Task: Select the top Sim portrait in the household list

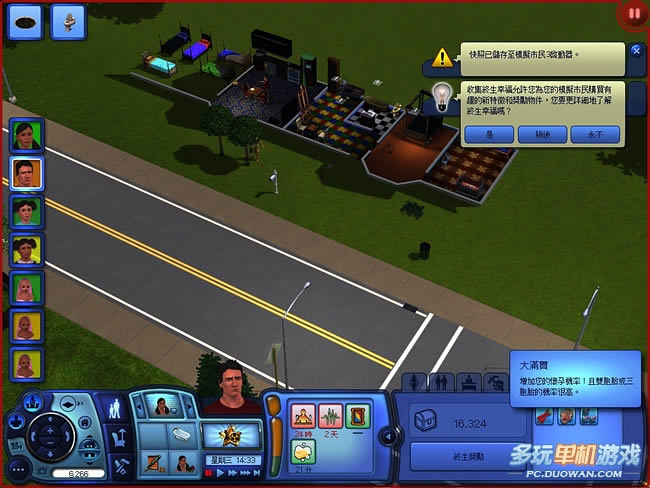Action: [25, 136]
